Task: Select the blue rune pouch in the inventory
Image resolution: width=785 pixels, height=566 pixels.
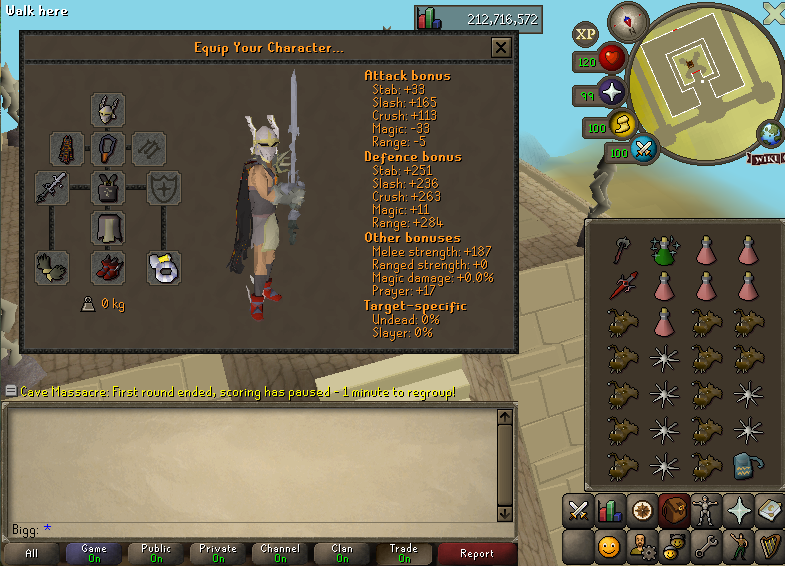Action: tap(743, 466)
